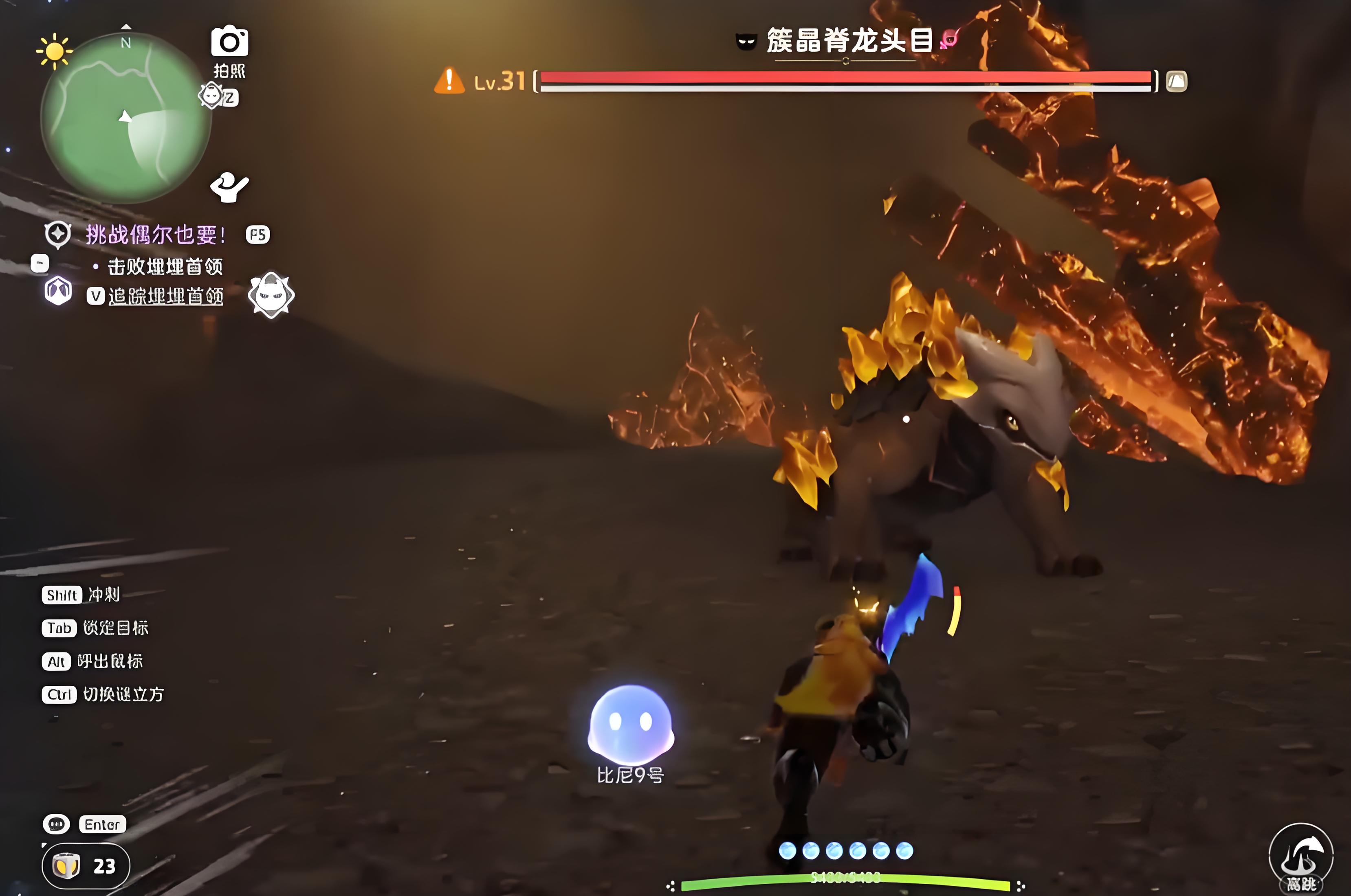This screenshot has width=1351, height=896.
Task: Click the shield icon ending the boss health bar
Action: [x=1176, y=81]
